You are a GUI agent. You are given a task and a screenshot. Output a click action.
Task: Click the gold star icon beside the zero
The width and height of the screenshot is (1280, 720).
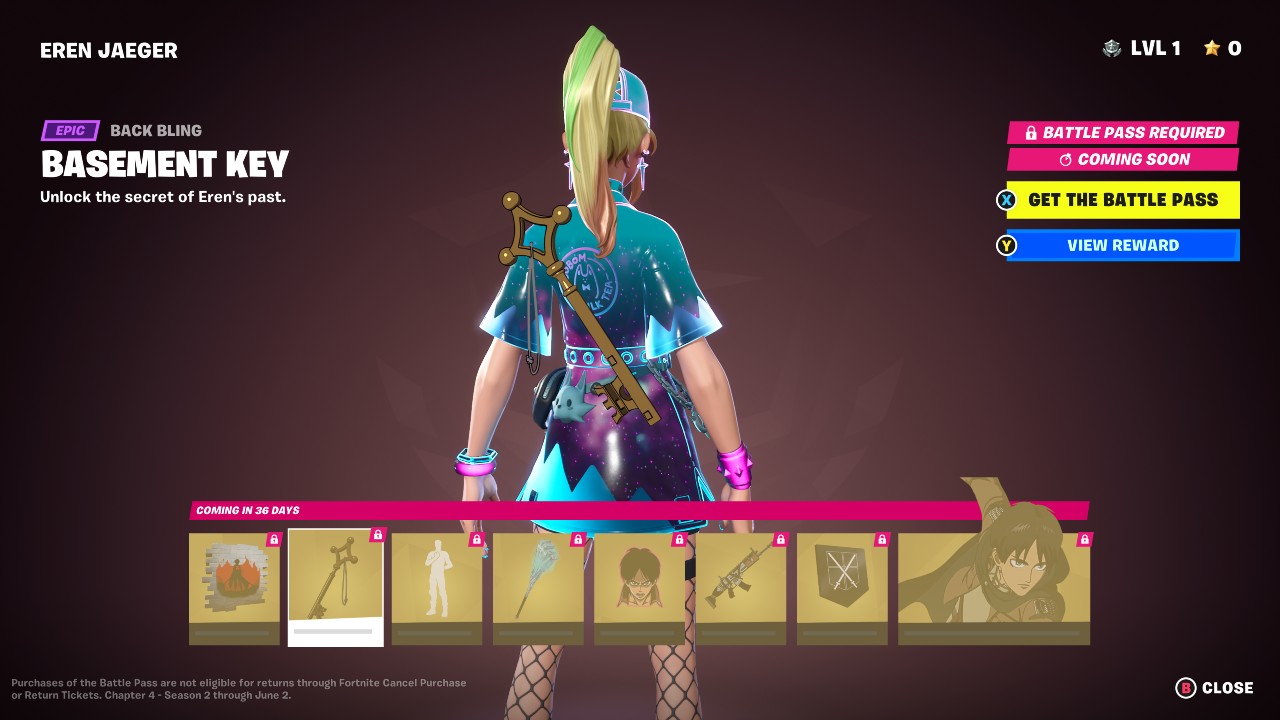pos(1213,47)
